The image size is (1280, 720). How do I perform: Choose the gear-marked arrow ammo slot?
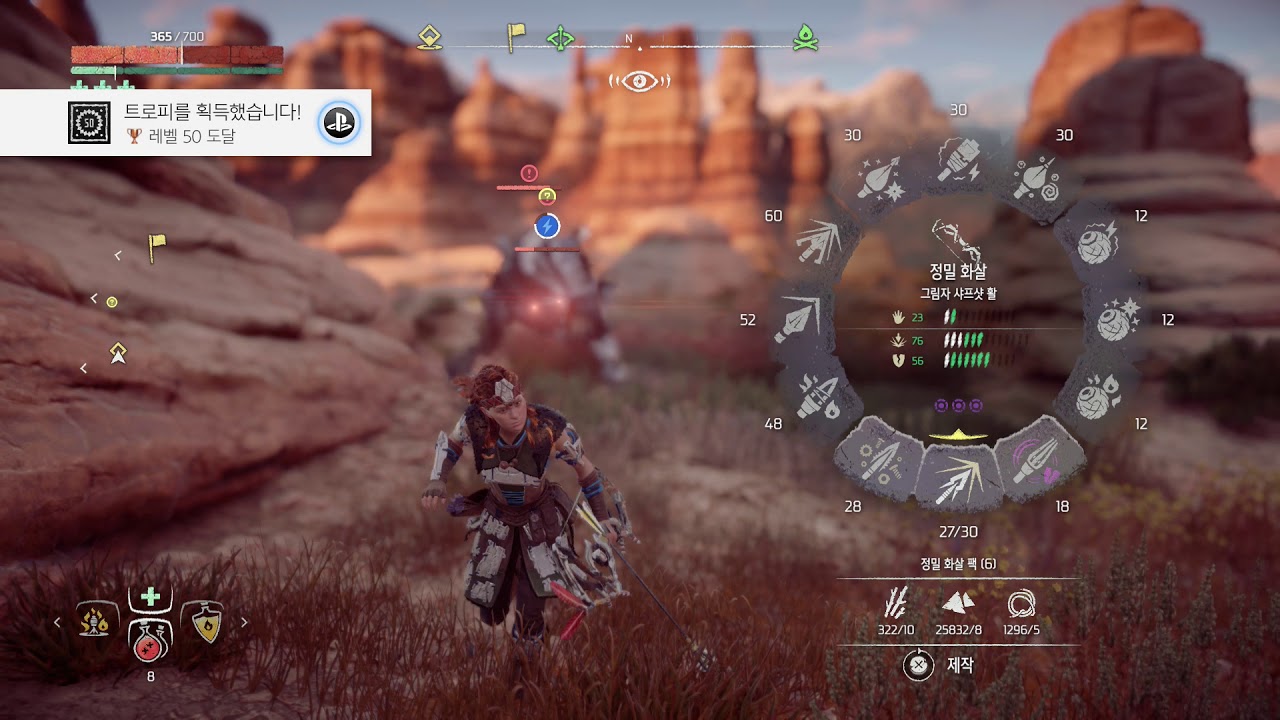877,462
